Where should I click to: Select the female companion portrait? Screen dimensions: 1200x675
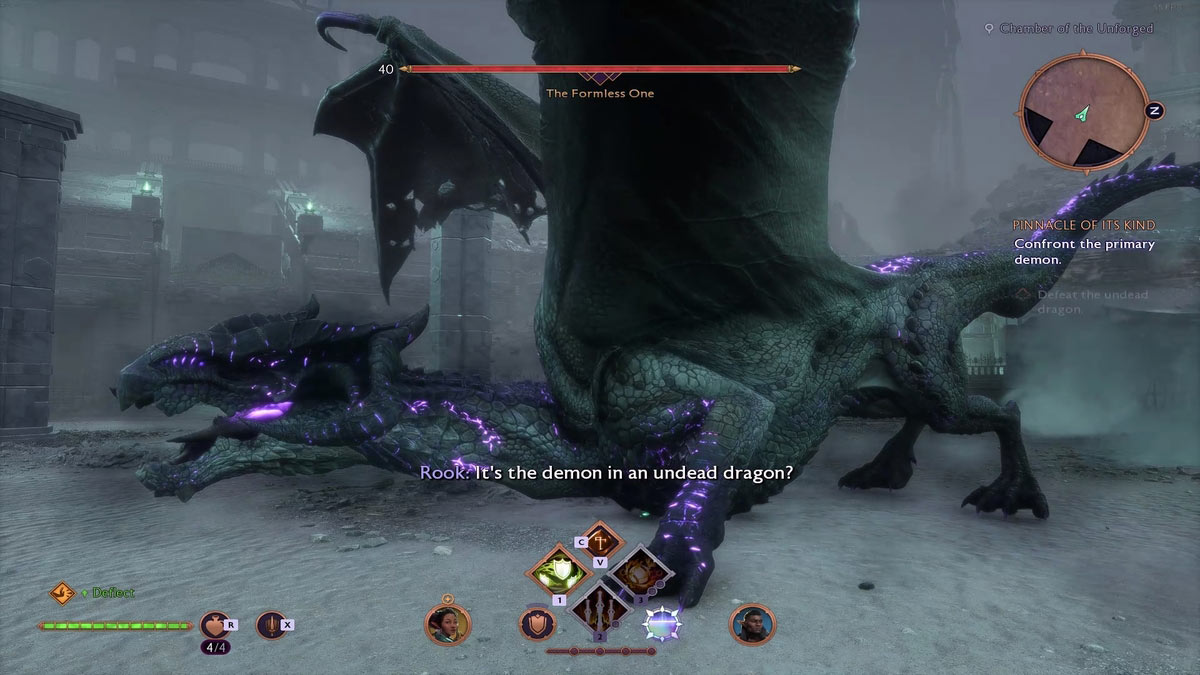[x=447, y=624]
